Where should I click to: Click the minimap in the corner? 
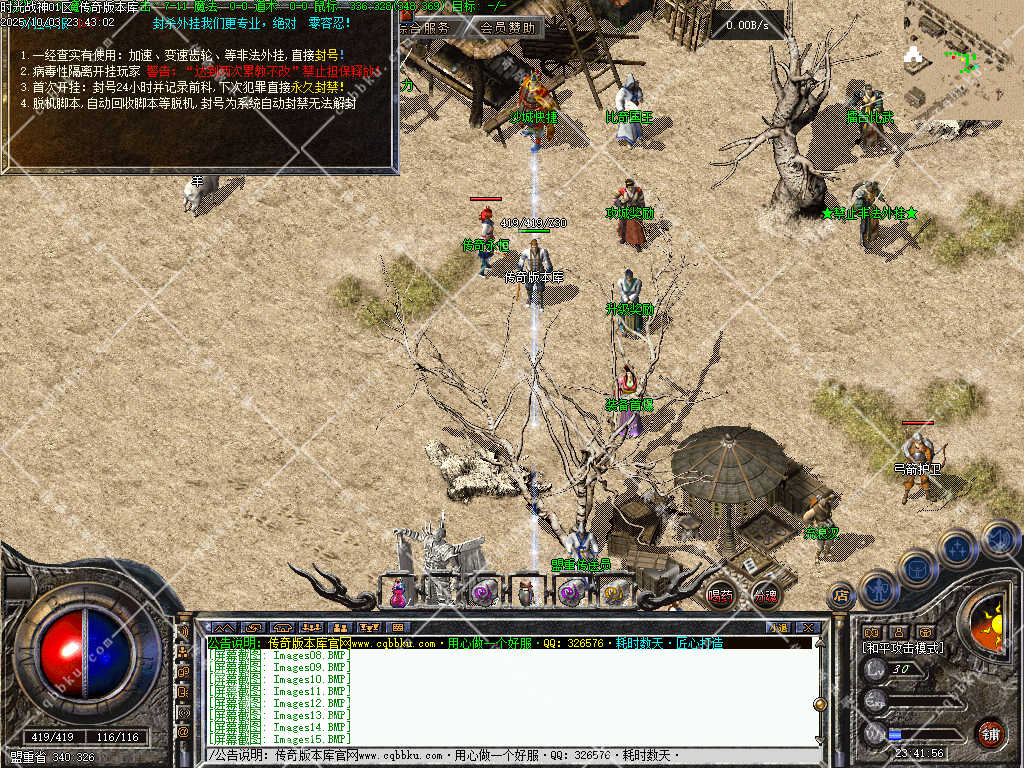coord(963,60)
